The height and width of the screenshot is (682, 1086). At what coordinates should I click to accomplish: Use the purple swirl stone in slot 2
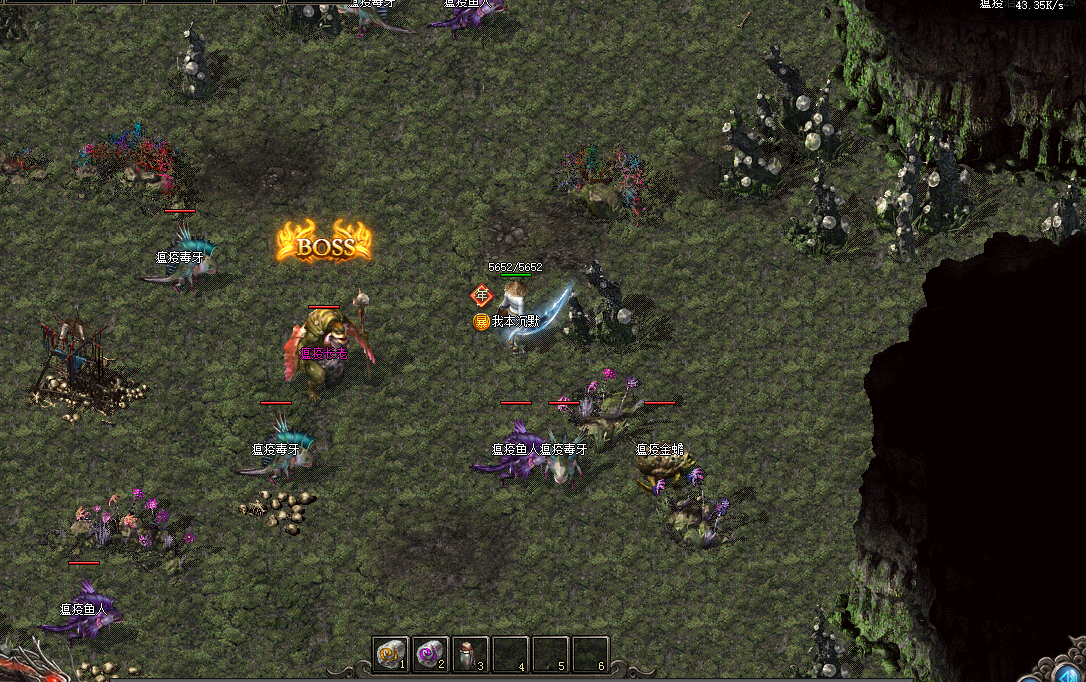(430, 655)
